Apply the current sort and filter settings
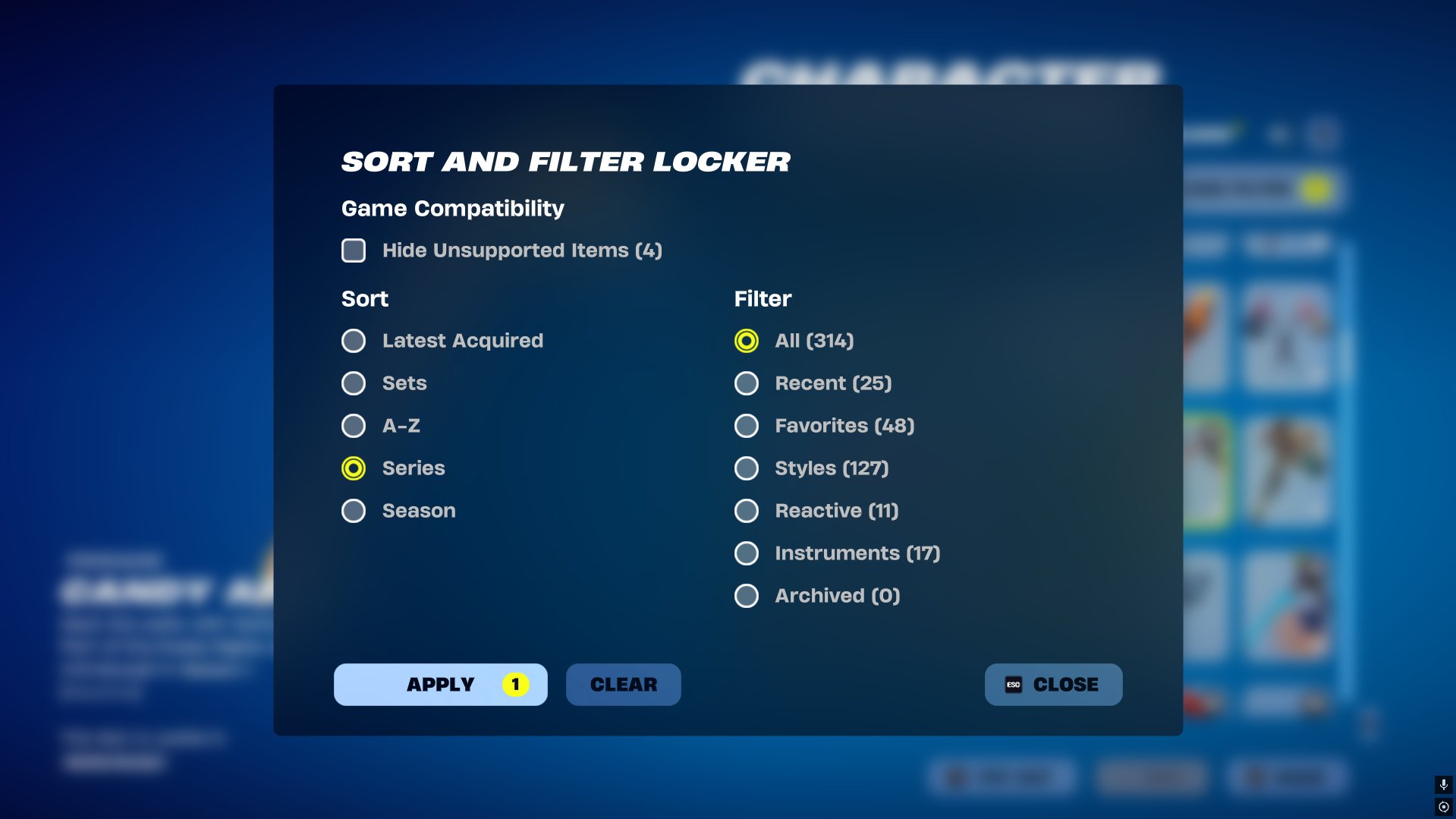The image size is (1456, 819). click(x=440, y=684)
